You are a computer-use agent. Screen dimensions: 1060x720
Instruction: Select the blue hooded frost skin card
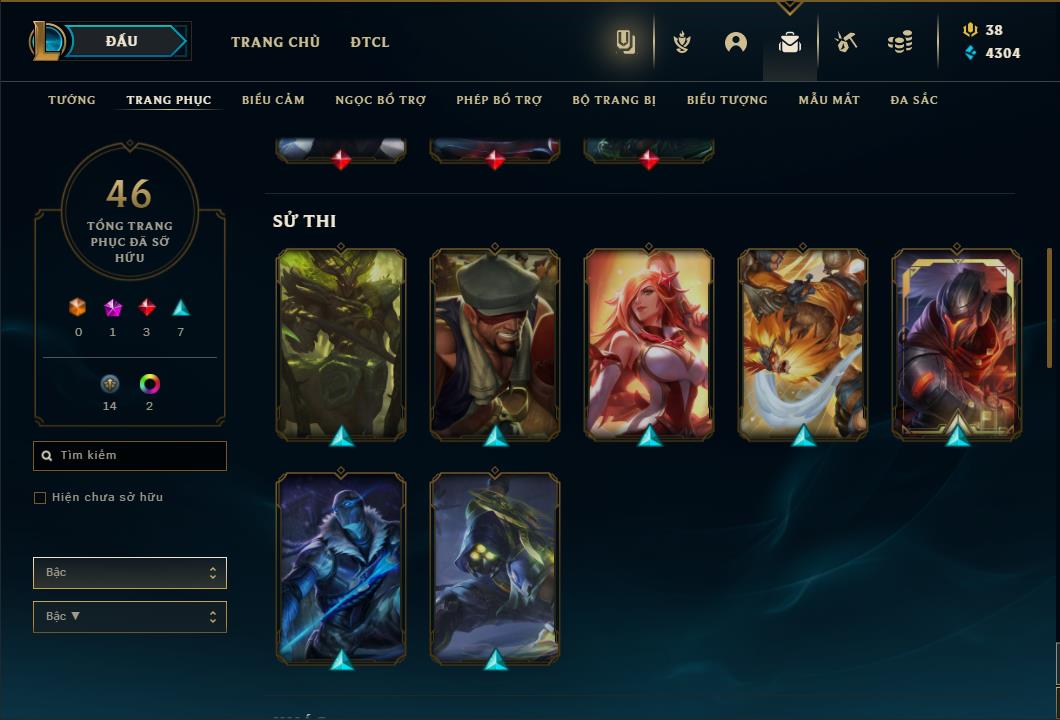tap(341, 568)
